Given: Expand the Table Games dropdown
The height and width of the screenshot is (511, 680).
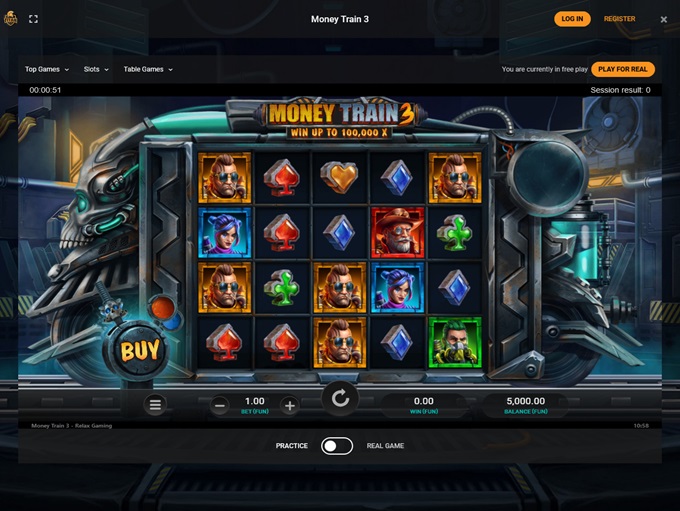Looking at the screenshot, I should click(x=148, y=69).
